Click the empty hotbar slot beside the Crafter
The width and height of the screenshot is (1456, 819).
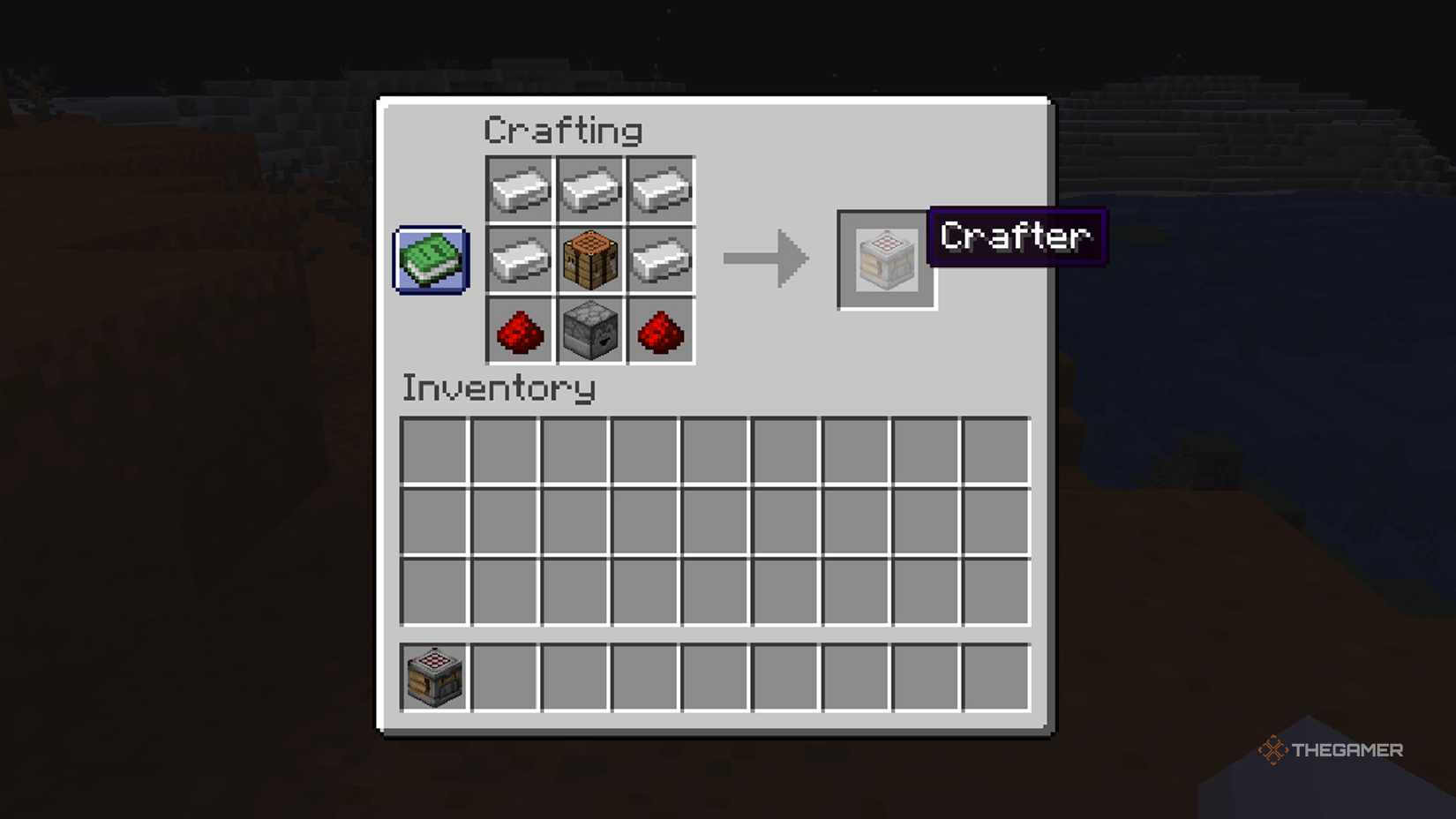pyautogui.click(x=505, y=676)
